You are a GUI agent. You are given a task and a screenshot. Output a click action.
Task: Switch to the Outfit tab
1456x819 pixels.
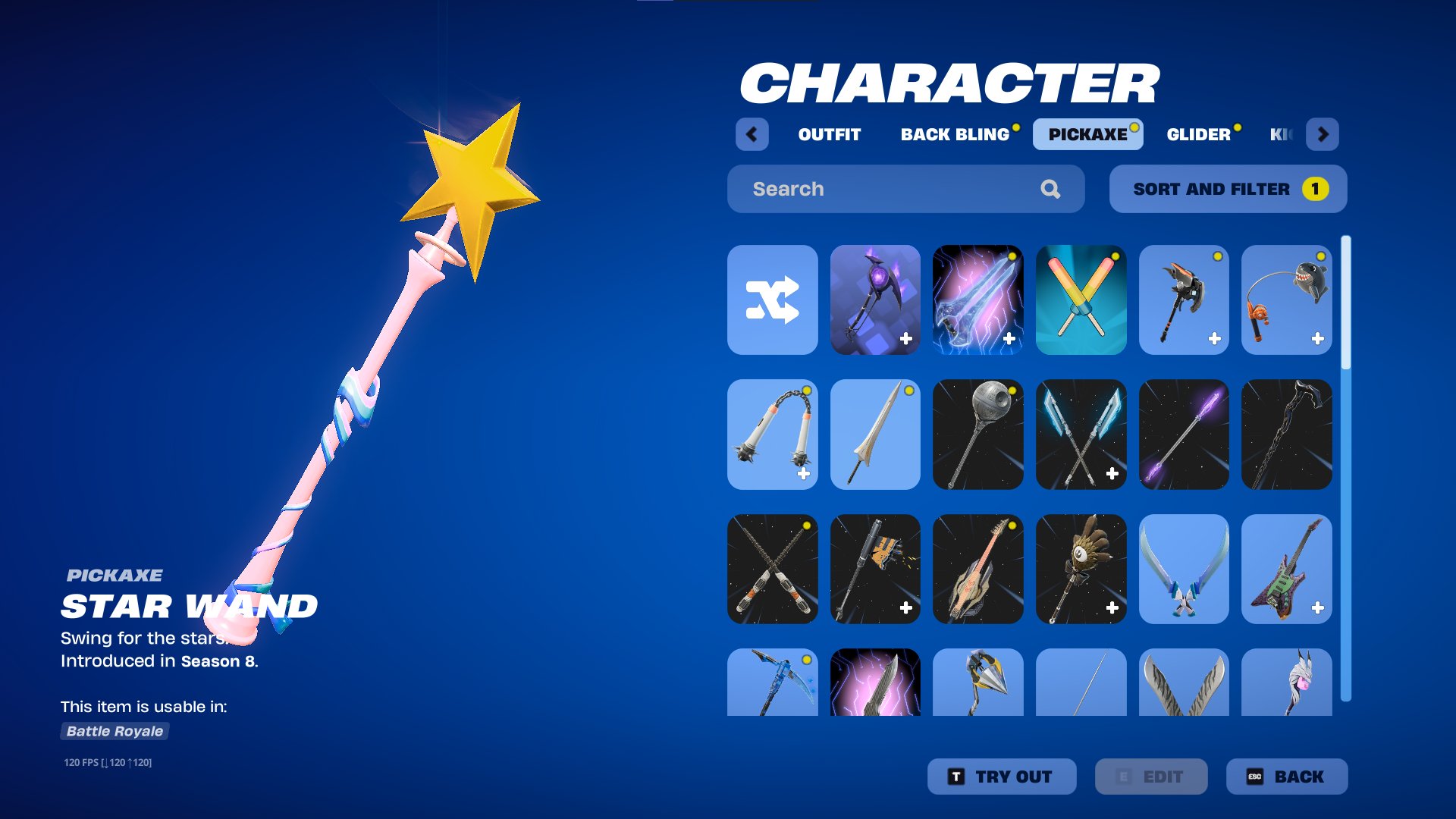[x=828, y=134]
